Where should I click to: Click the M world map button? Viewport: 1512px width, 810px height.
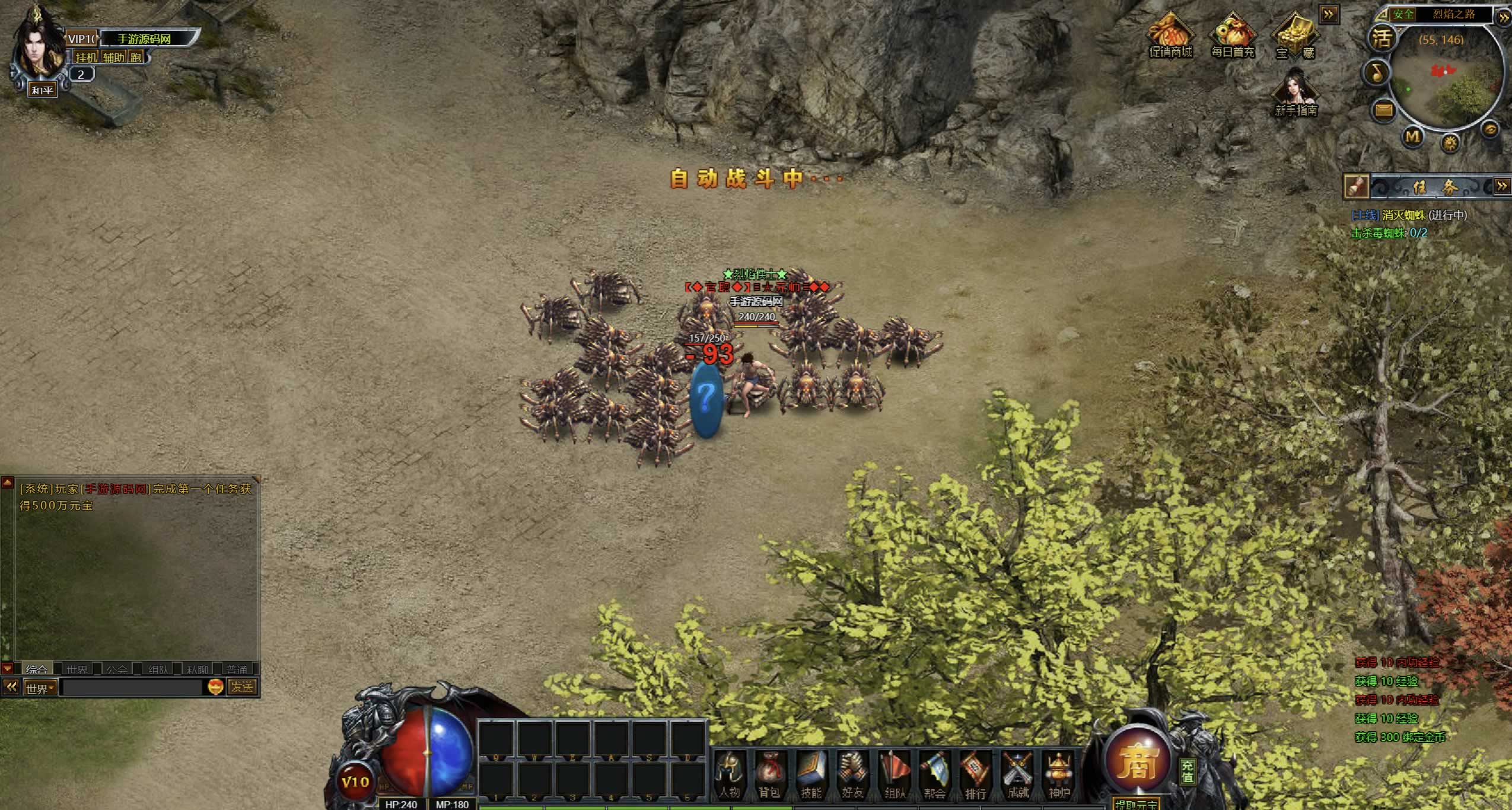tap(1412, 137)
